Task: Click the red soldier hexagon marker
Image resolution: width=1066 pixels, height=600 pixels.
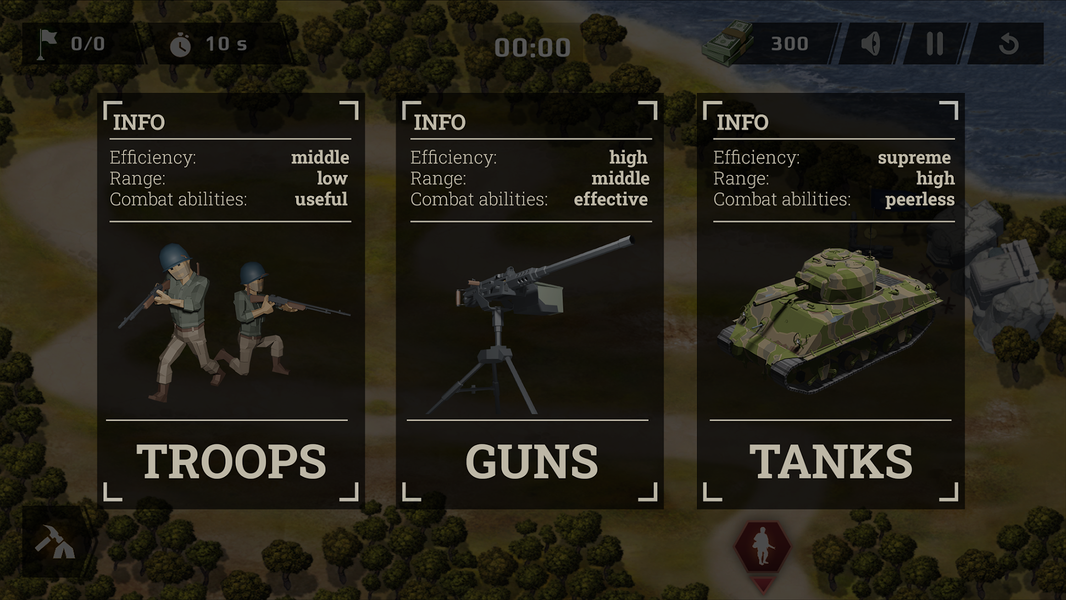Action: [763, 547]
